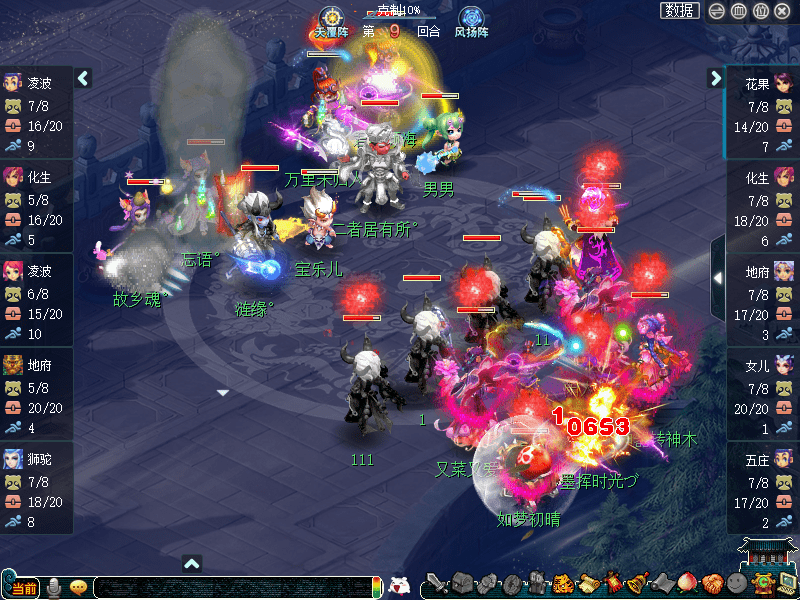Expand the right team panel arrow
800x600 pixels.
pos(715,78)
